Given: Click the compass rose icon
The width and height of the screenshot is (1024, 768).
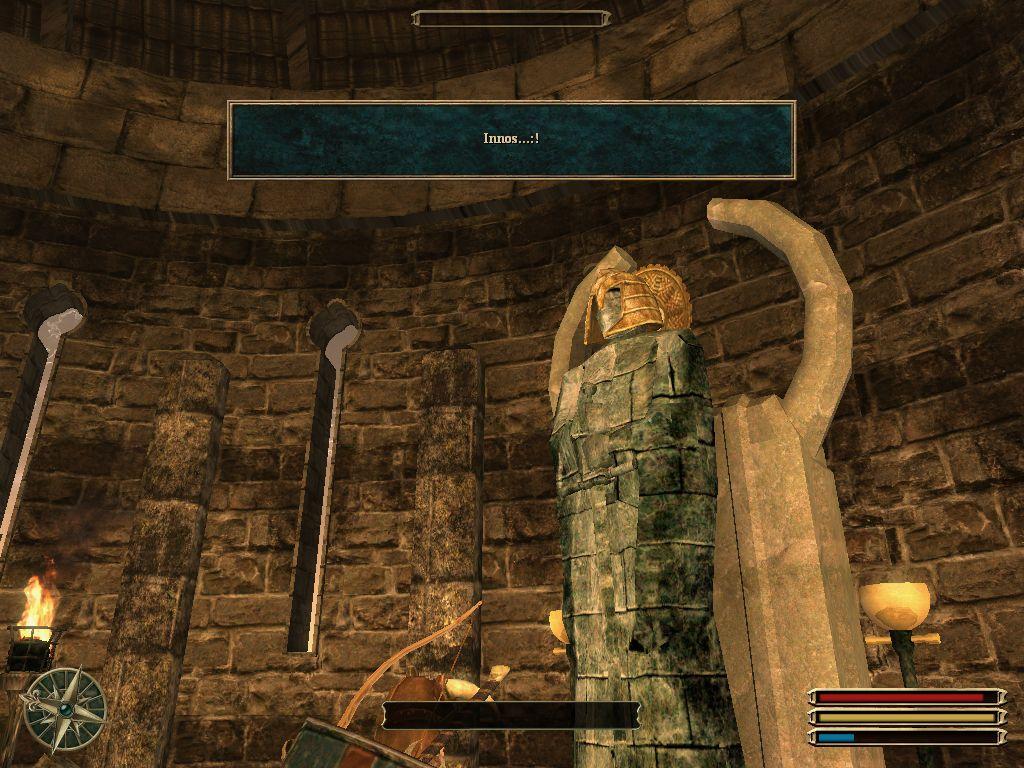Looking at the screenshot, I should point(65,709).
